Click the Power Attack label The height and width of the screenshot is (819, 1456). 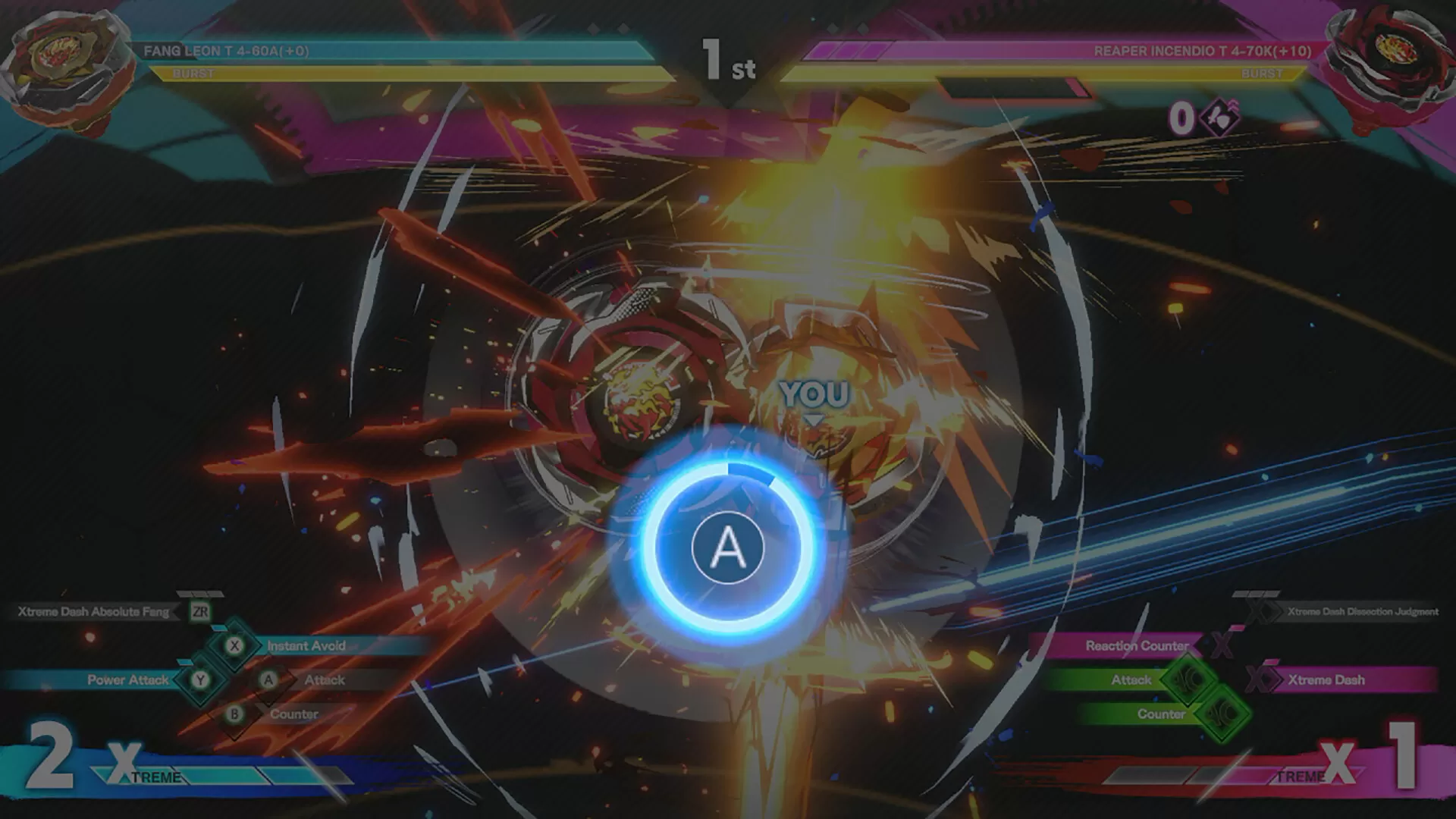(129, 680)
